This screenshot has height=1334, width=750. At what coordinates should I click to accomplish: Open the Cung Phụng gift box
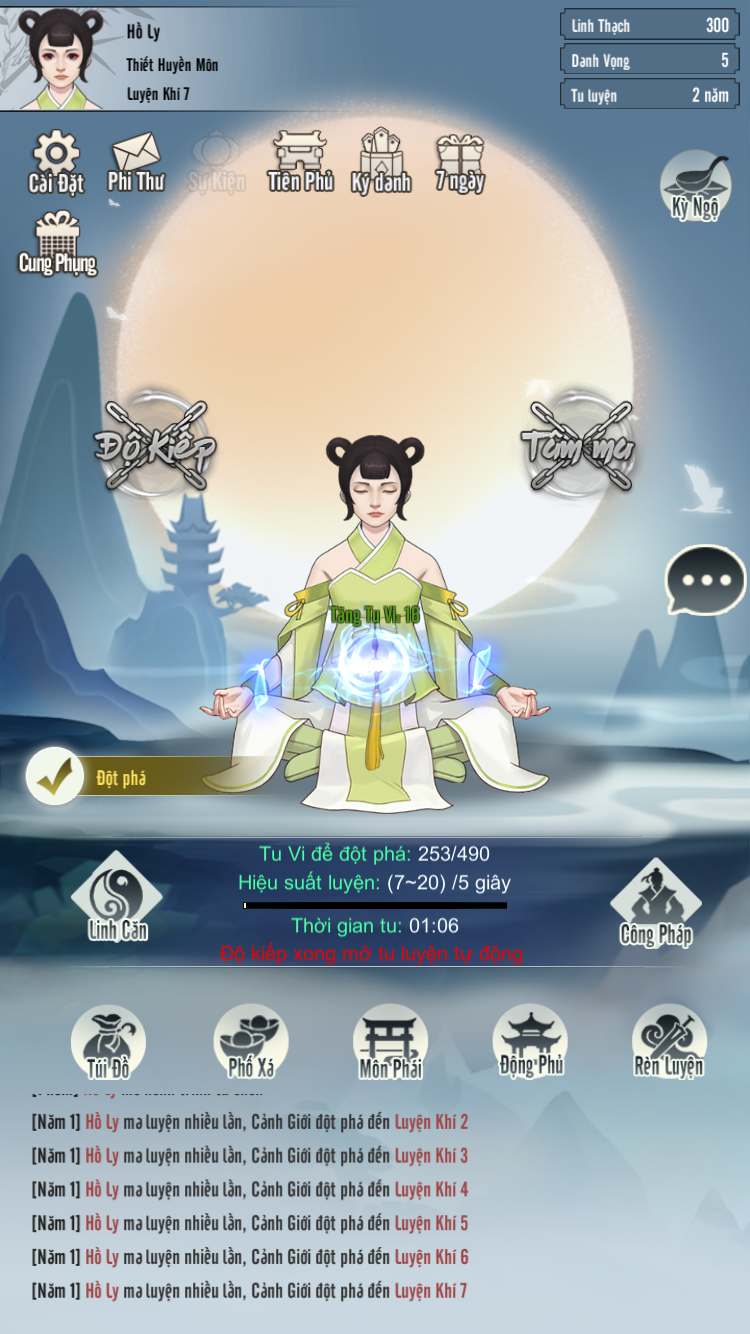click(x=58, y=242)
